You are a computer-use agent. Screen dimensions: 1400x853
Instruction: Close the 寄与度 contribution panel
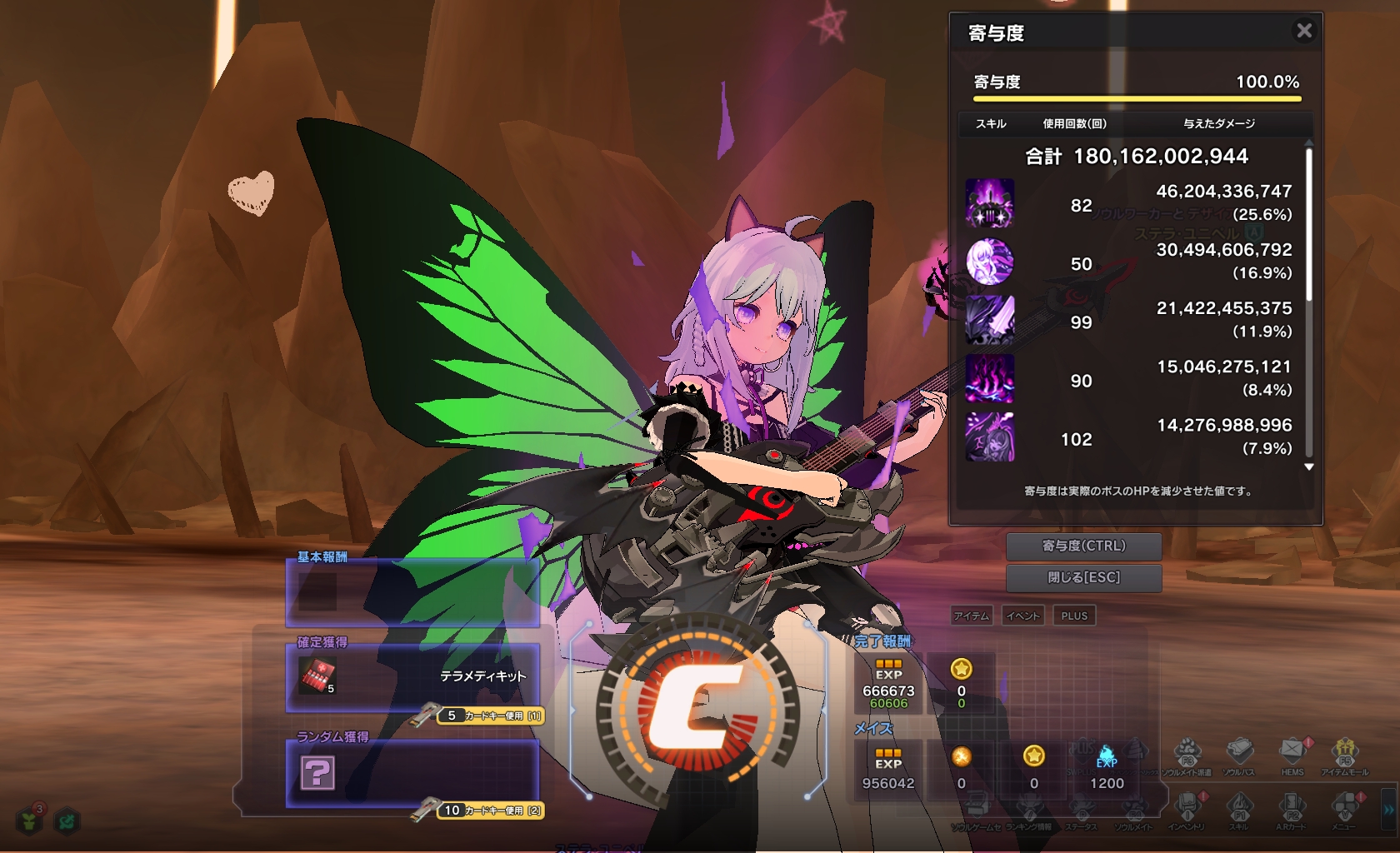point(1304,31)
